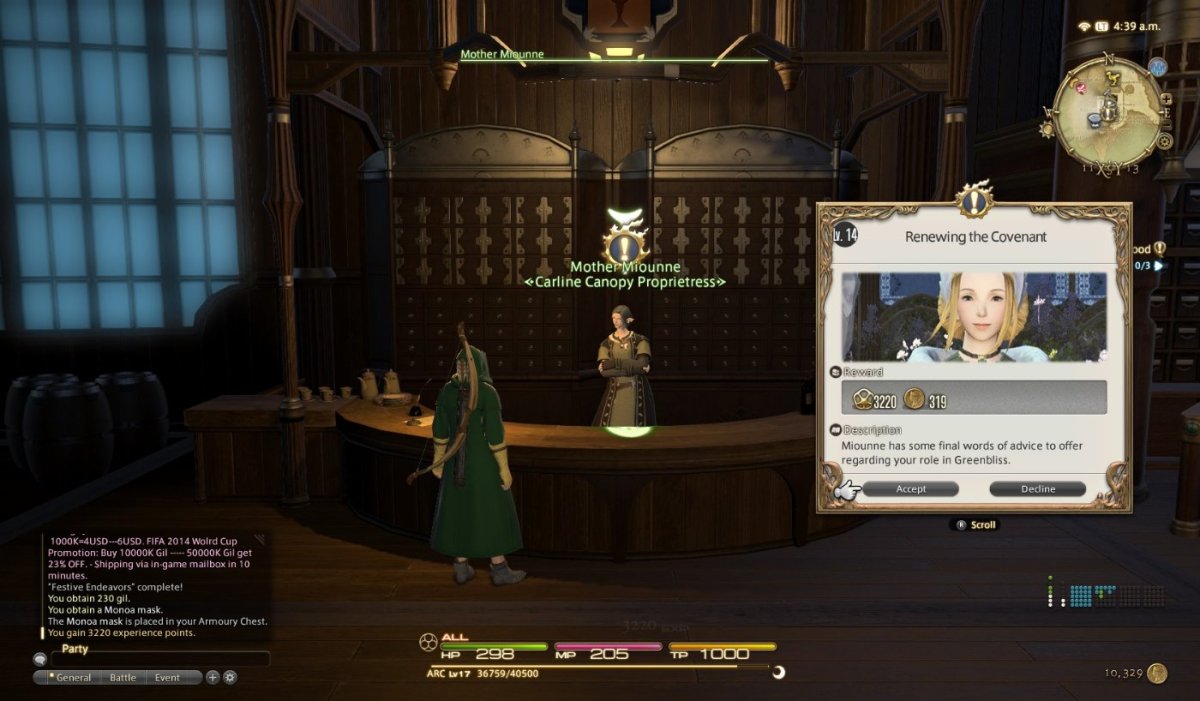Image resolution: width=1200 pixels, height=701 pixels.
Task: Switch to the General chat tab
Action: coord(71,677)
